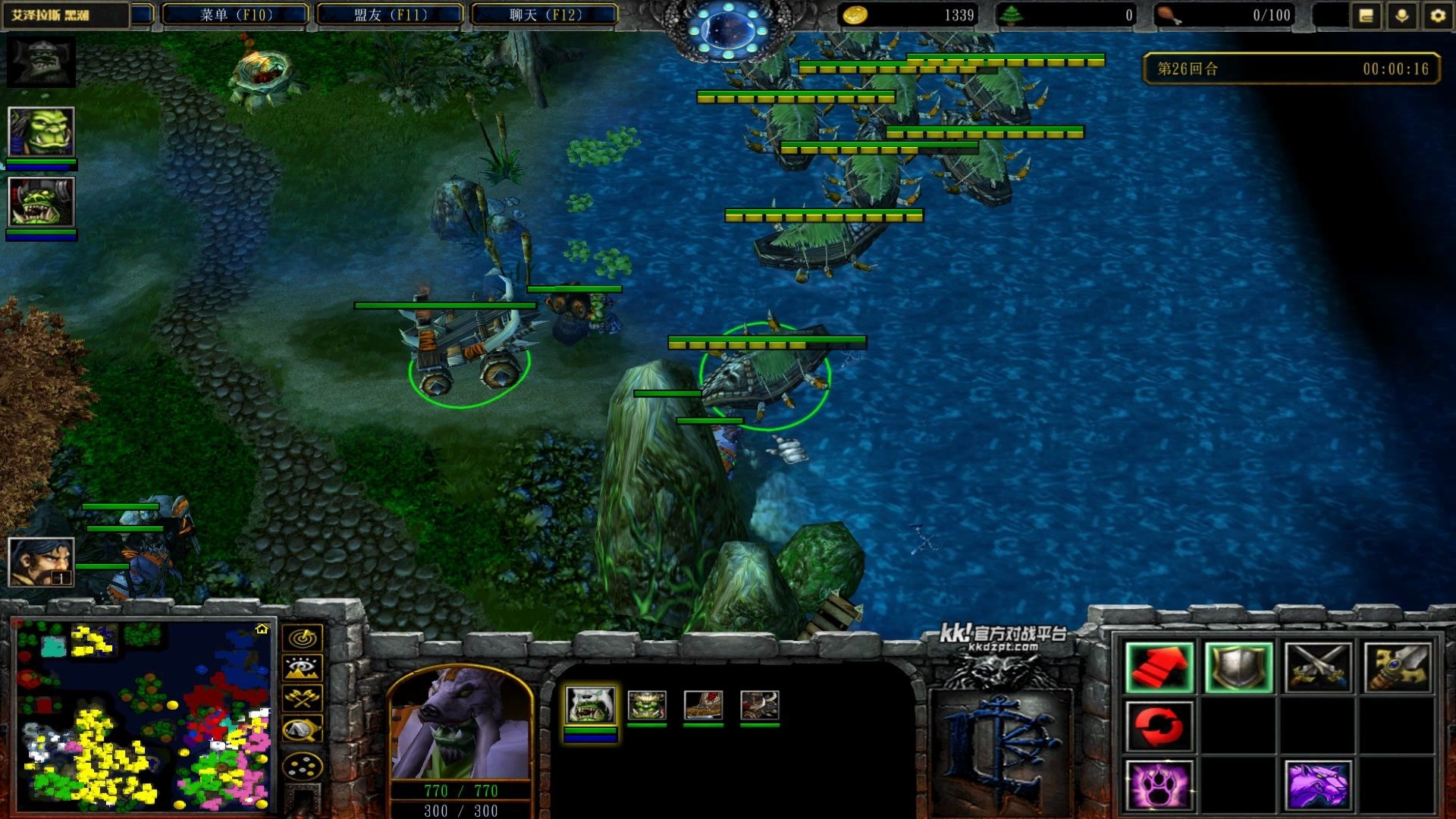Select the helmeted orc hero portrait
Screen dimensions: 1456x819
(41, 202)
